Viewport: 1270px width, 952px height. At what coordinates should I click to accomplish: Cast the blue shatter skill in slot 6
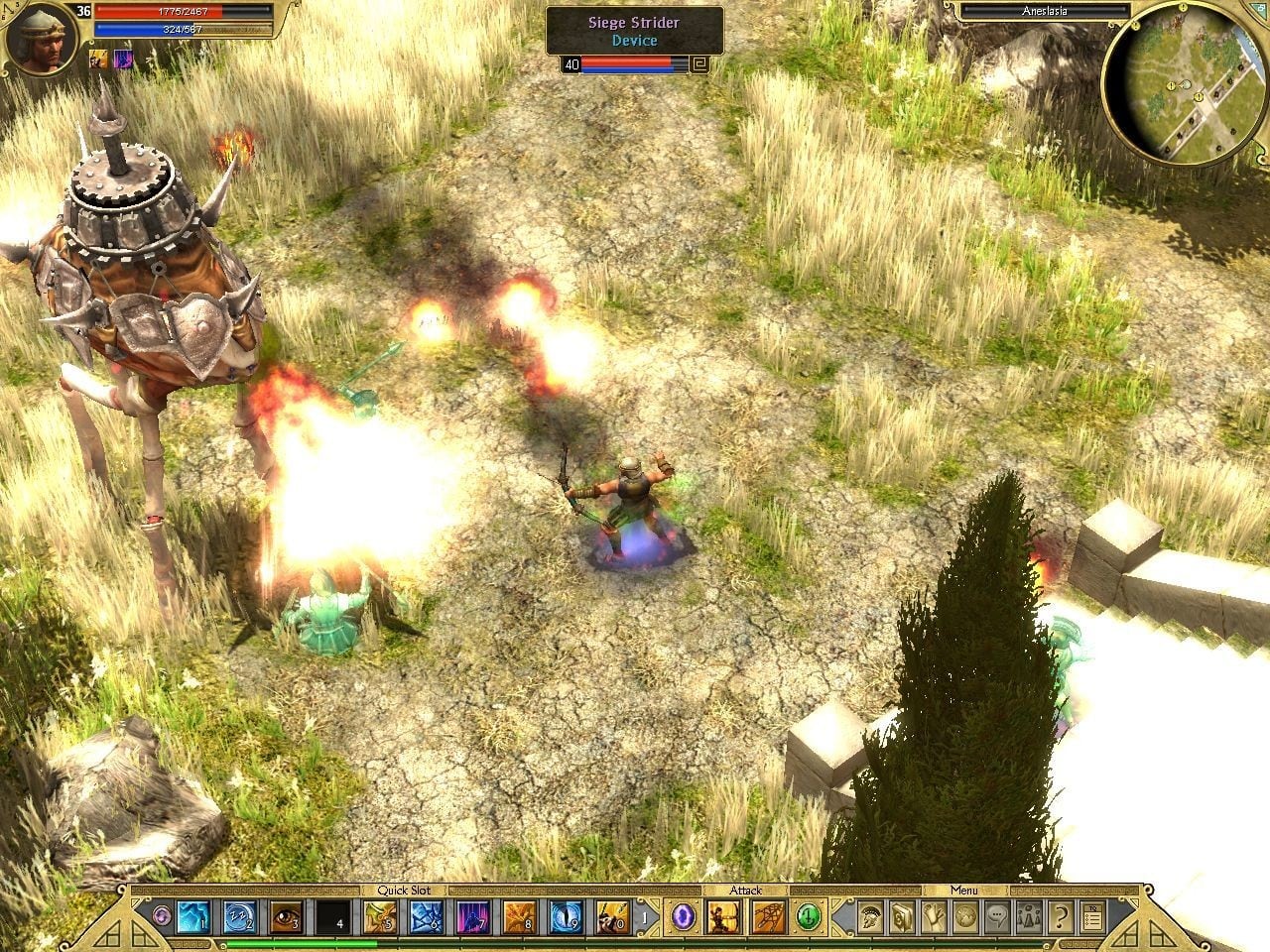pos(426,917)
